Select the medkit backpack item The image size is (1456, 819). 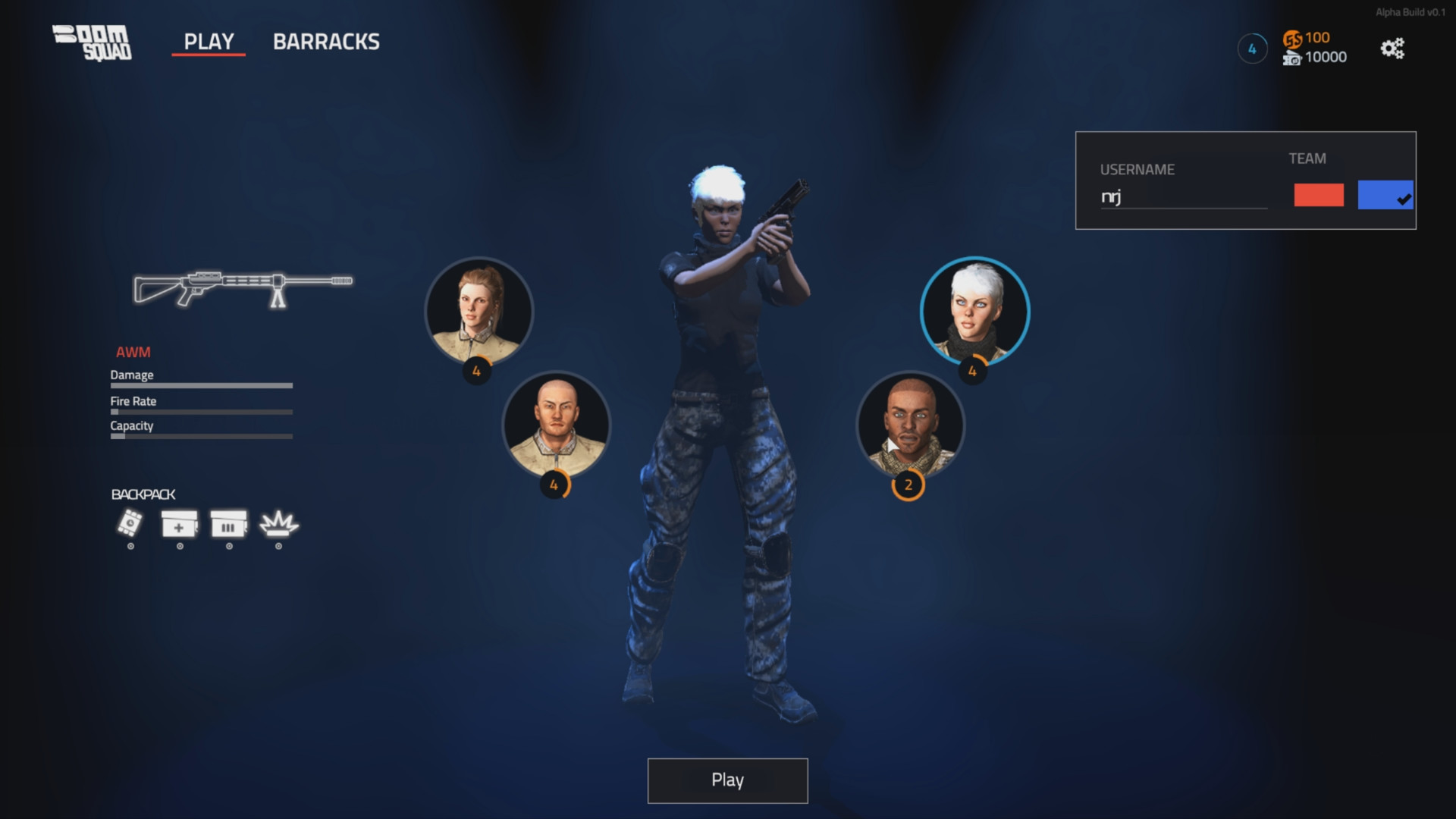tap(178, 525)
